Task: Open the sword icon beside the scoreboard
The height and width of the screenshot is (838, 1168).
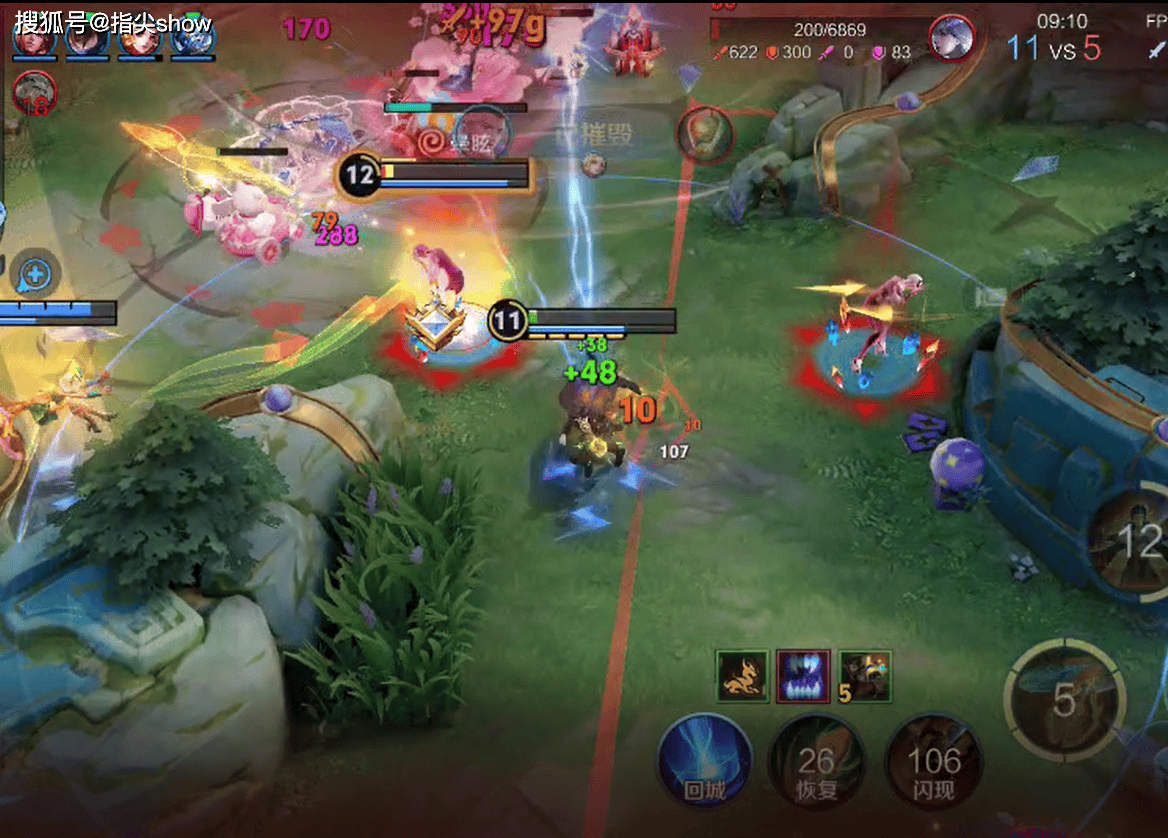Action: click(1157, 50)
